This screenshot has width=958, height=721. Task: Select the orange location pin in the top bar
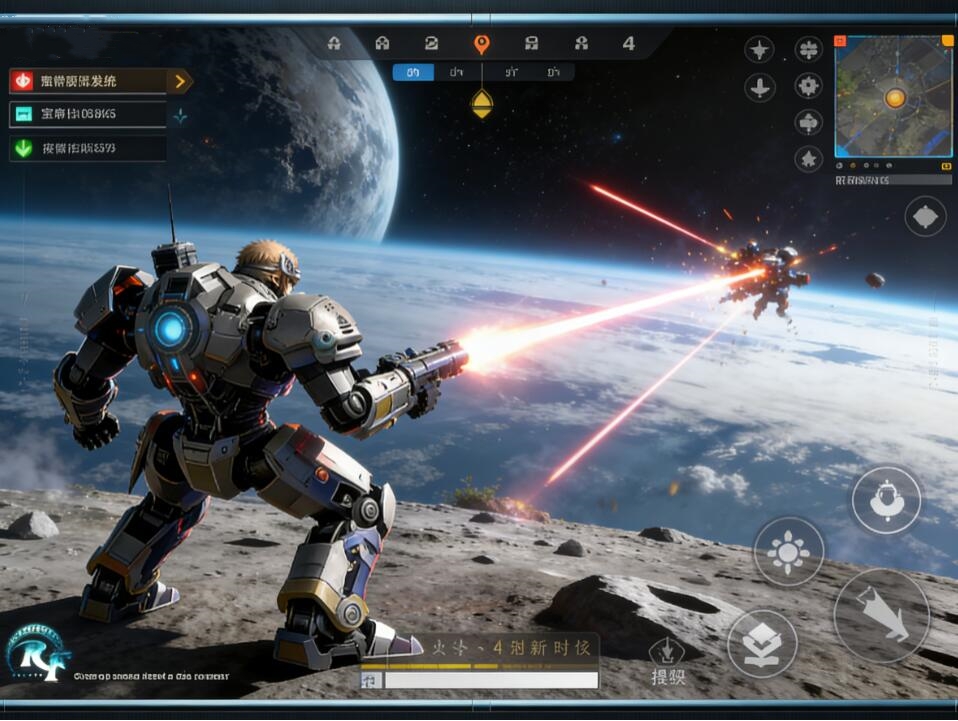(481, 44)
